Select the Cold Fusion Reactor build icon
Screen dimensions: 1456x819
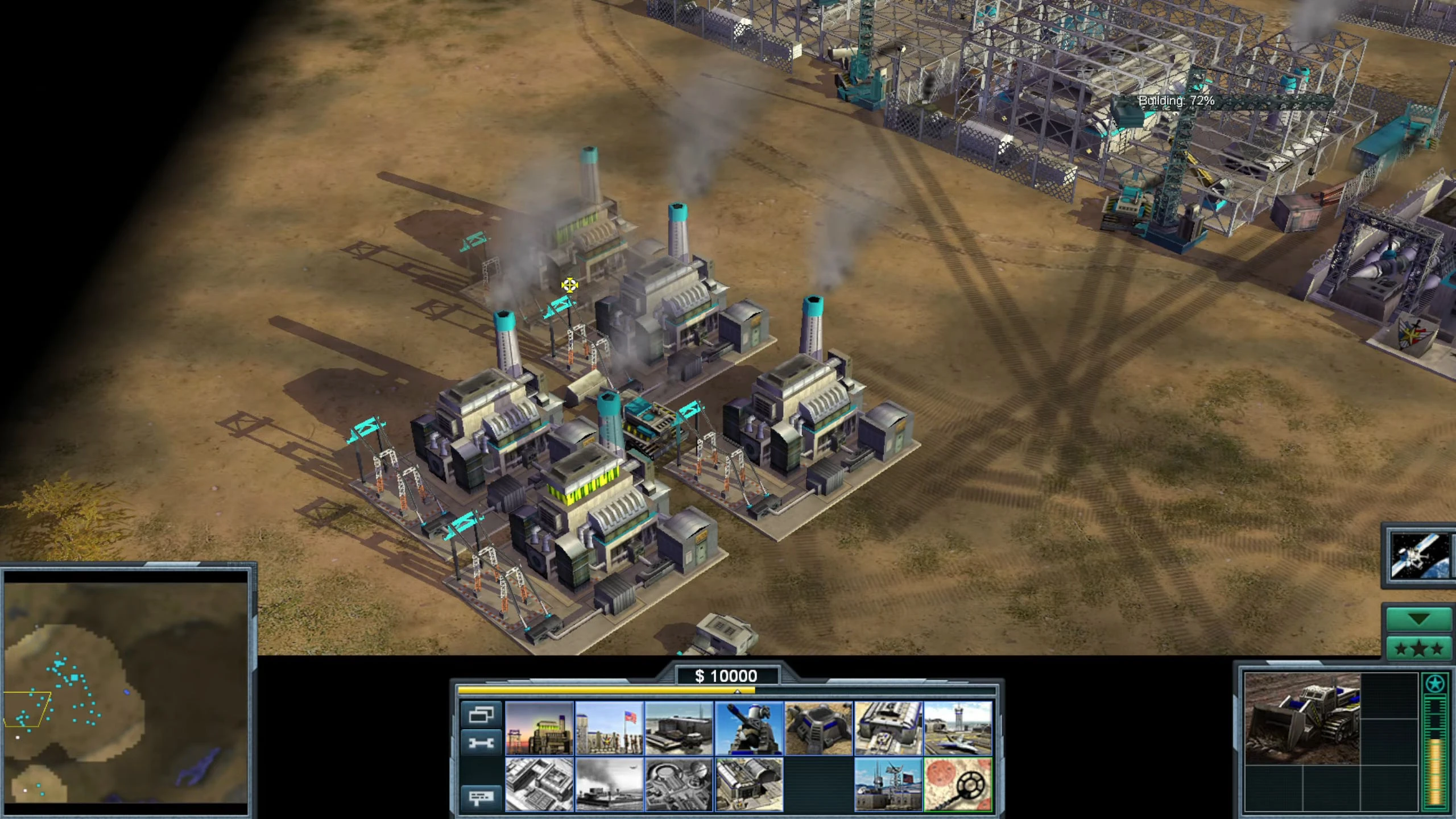coord(539,733)
